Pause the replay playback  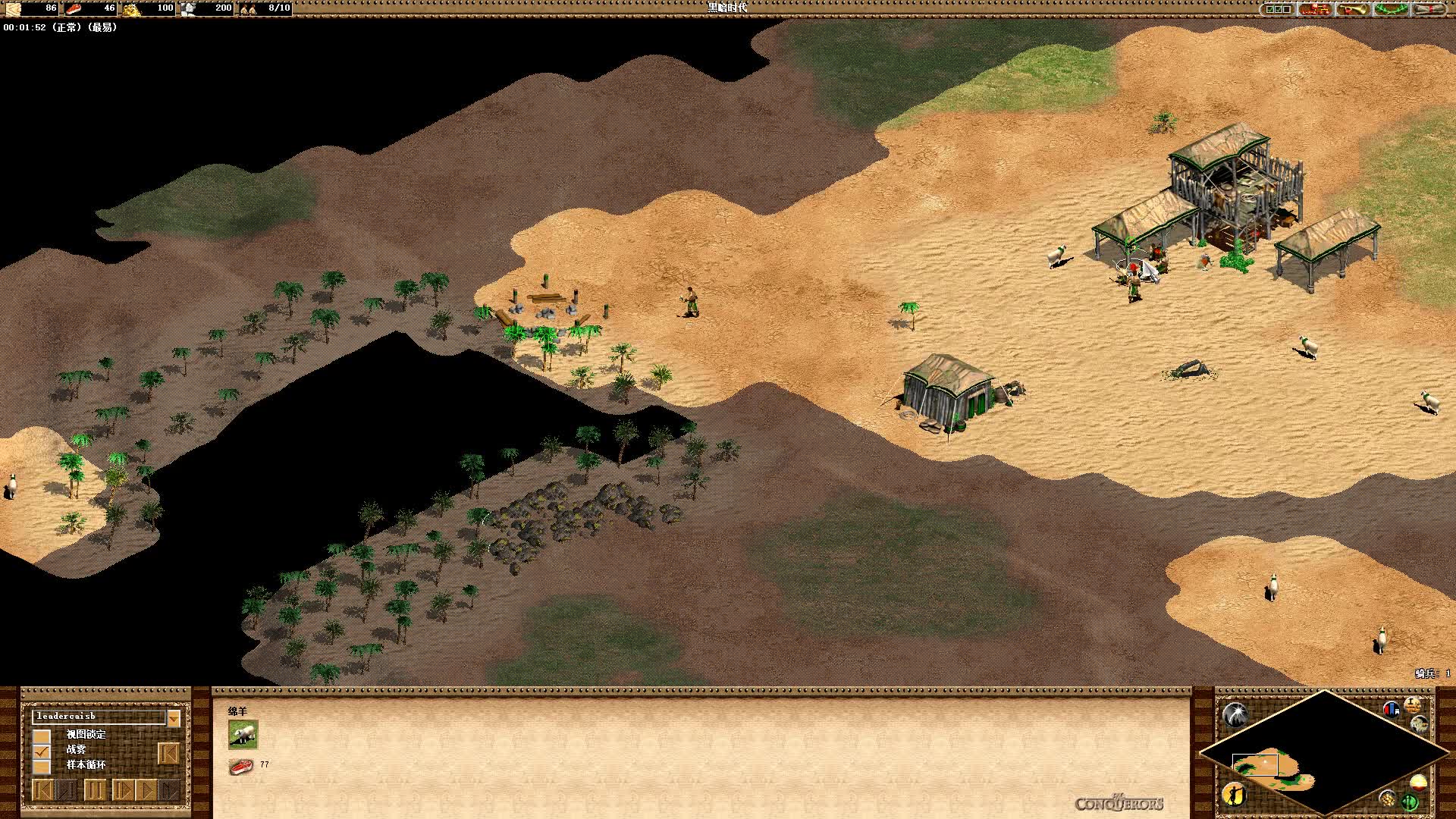click(x=94, y=790)
